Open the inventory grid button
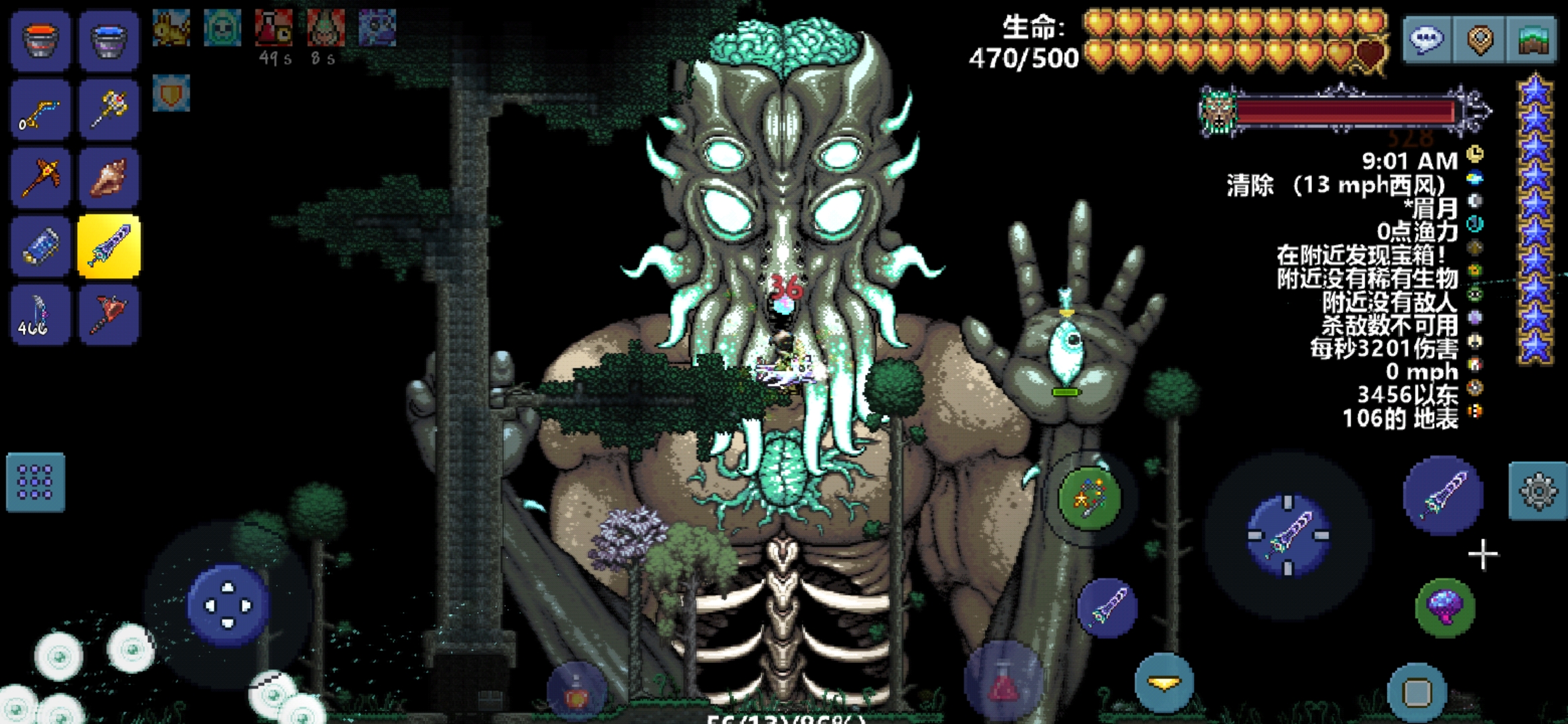1568x724 pixels. tap(36, 483)
